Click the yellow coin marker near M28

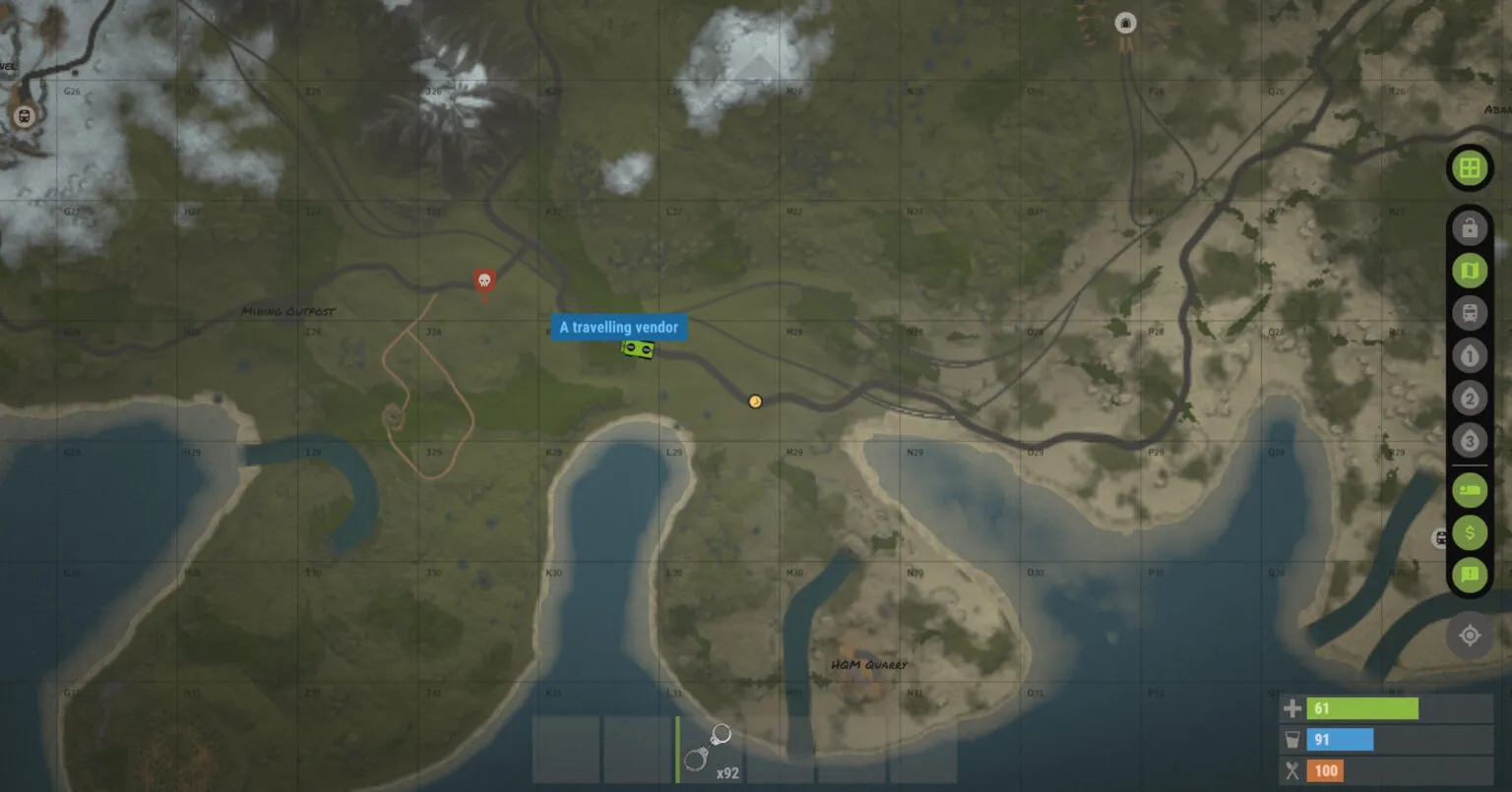(x=753, y=401)
